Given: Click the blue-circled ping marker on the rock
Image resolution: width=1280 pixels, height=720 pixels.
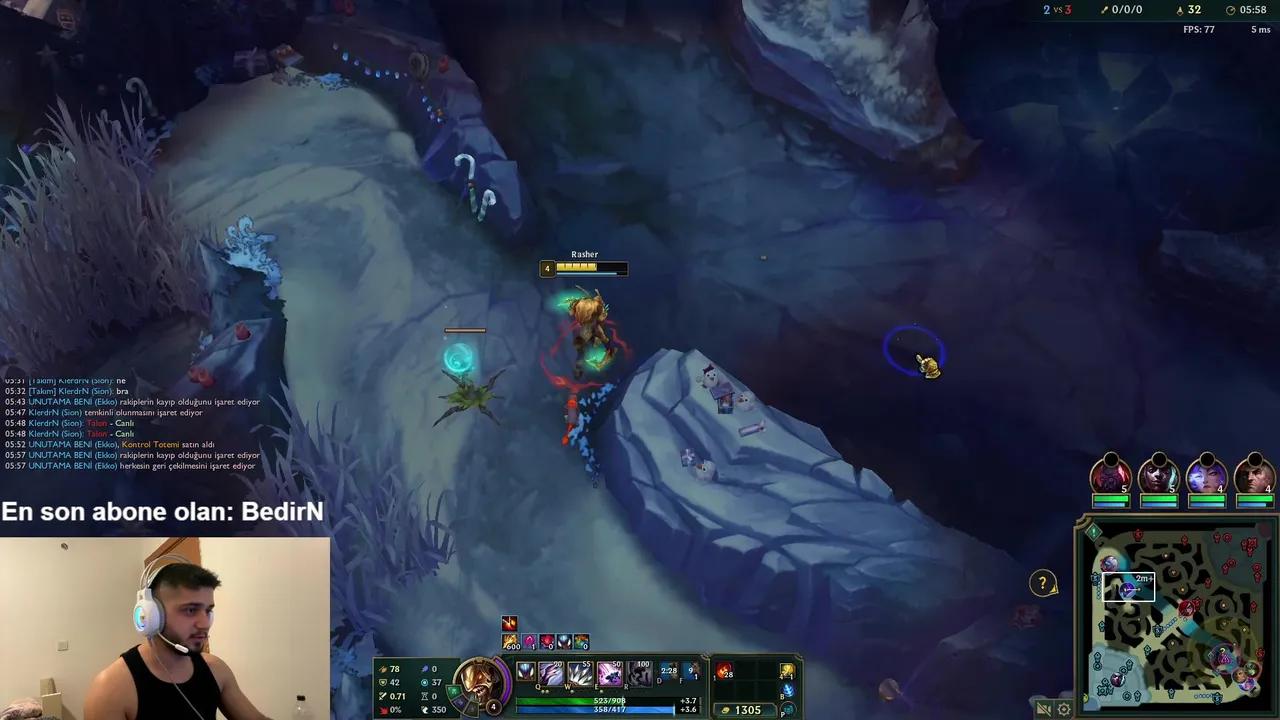Looking at the screenshot, I should 915,352.
